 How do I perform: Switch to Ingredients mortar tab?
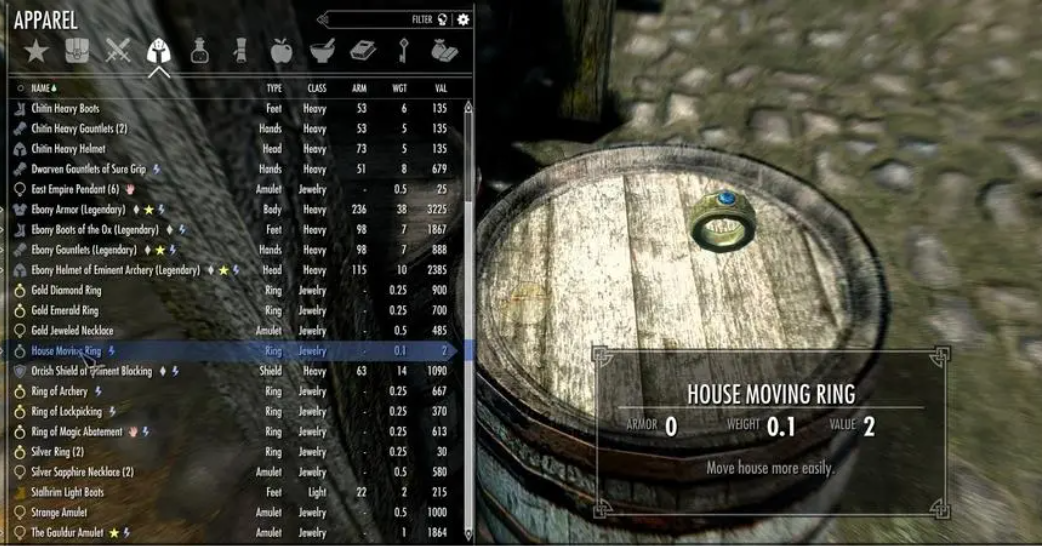pos(322,50)
